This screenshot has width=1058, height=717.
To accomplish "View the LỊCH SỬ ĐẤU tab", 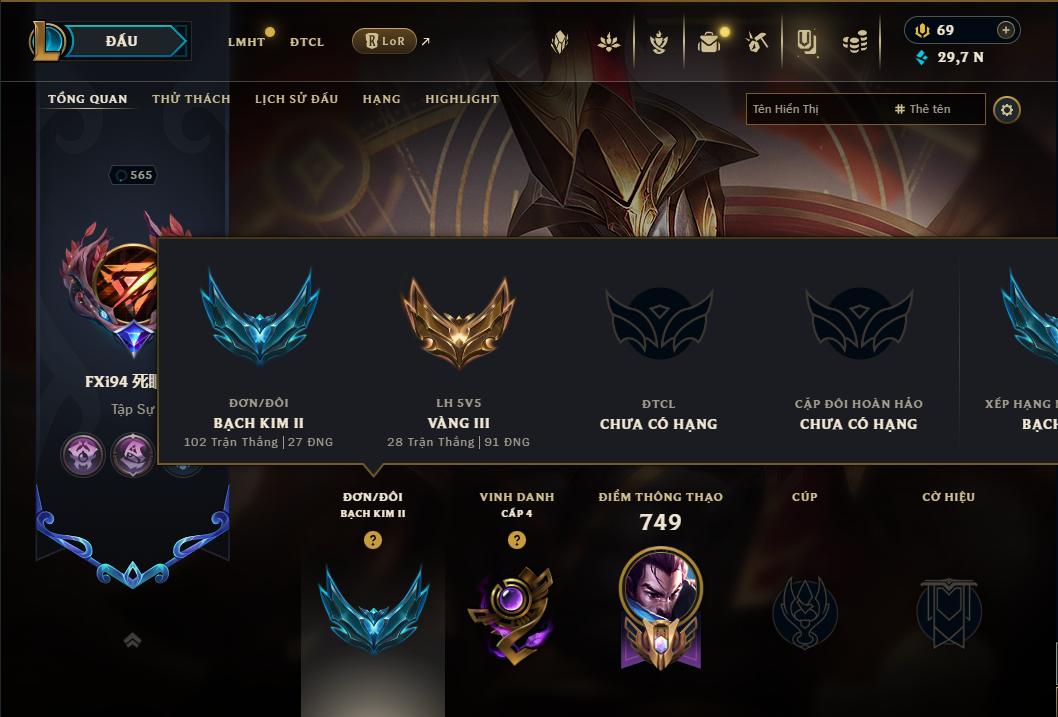I will pyautogui.click(x=296, y=99).
